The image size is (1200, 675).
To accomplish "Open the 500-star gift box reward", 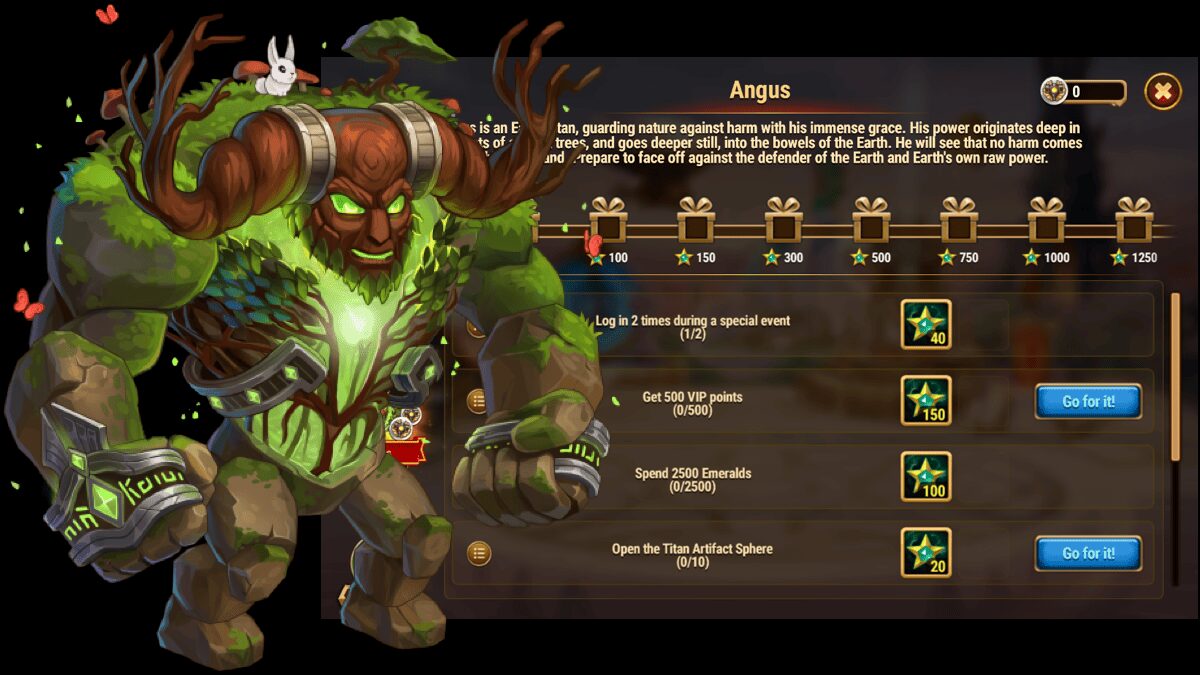I will click(x=871, y=221).
